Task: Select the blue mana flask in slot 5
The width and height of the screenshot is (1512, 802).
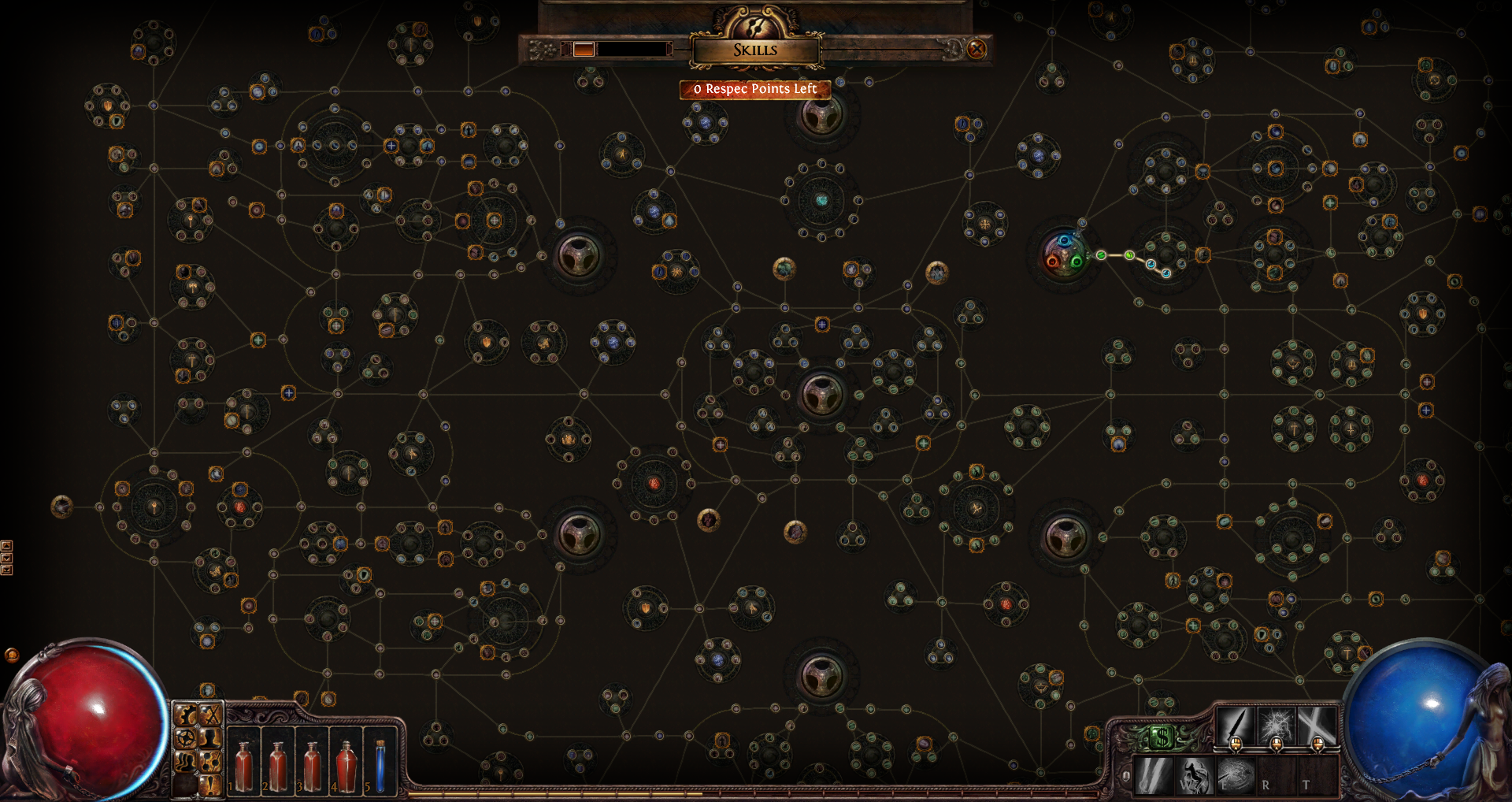Action: click(x=380, y=766)
